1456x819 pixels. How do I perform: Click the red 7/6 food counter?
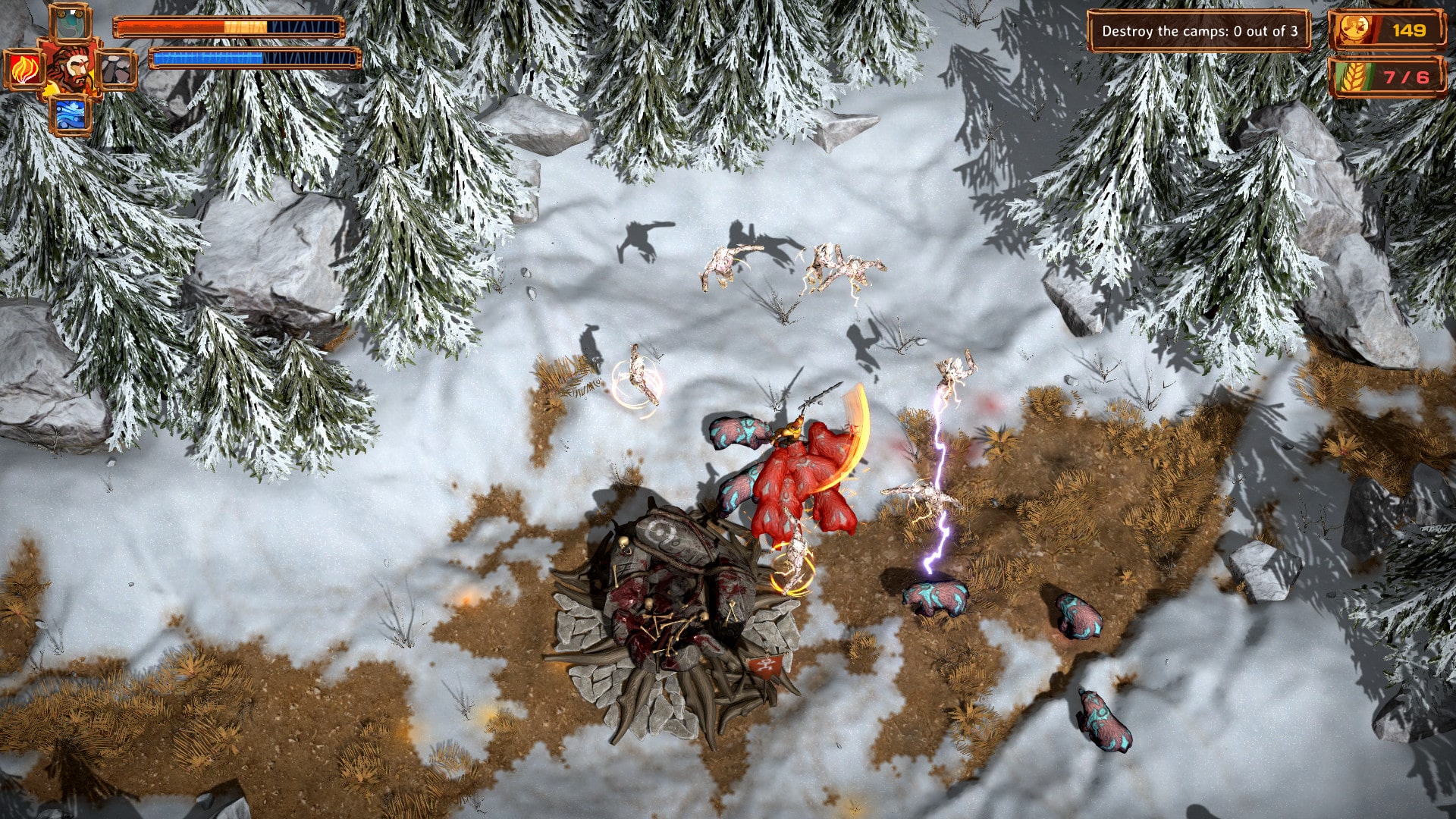pos(1412,76)
